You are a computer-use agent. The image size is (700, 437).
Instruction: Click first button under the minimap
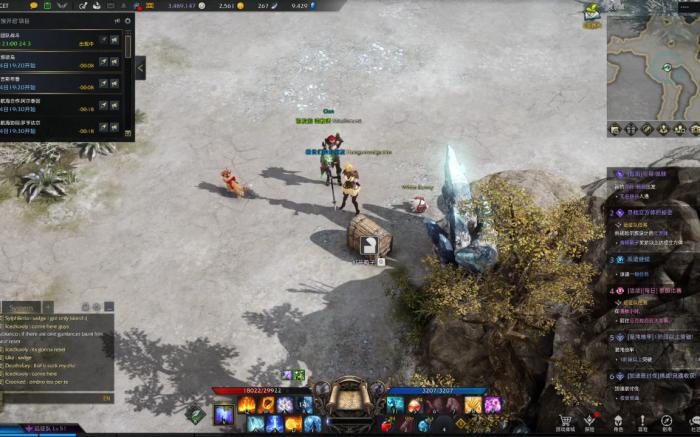click(x=614, y=128)
